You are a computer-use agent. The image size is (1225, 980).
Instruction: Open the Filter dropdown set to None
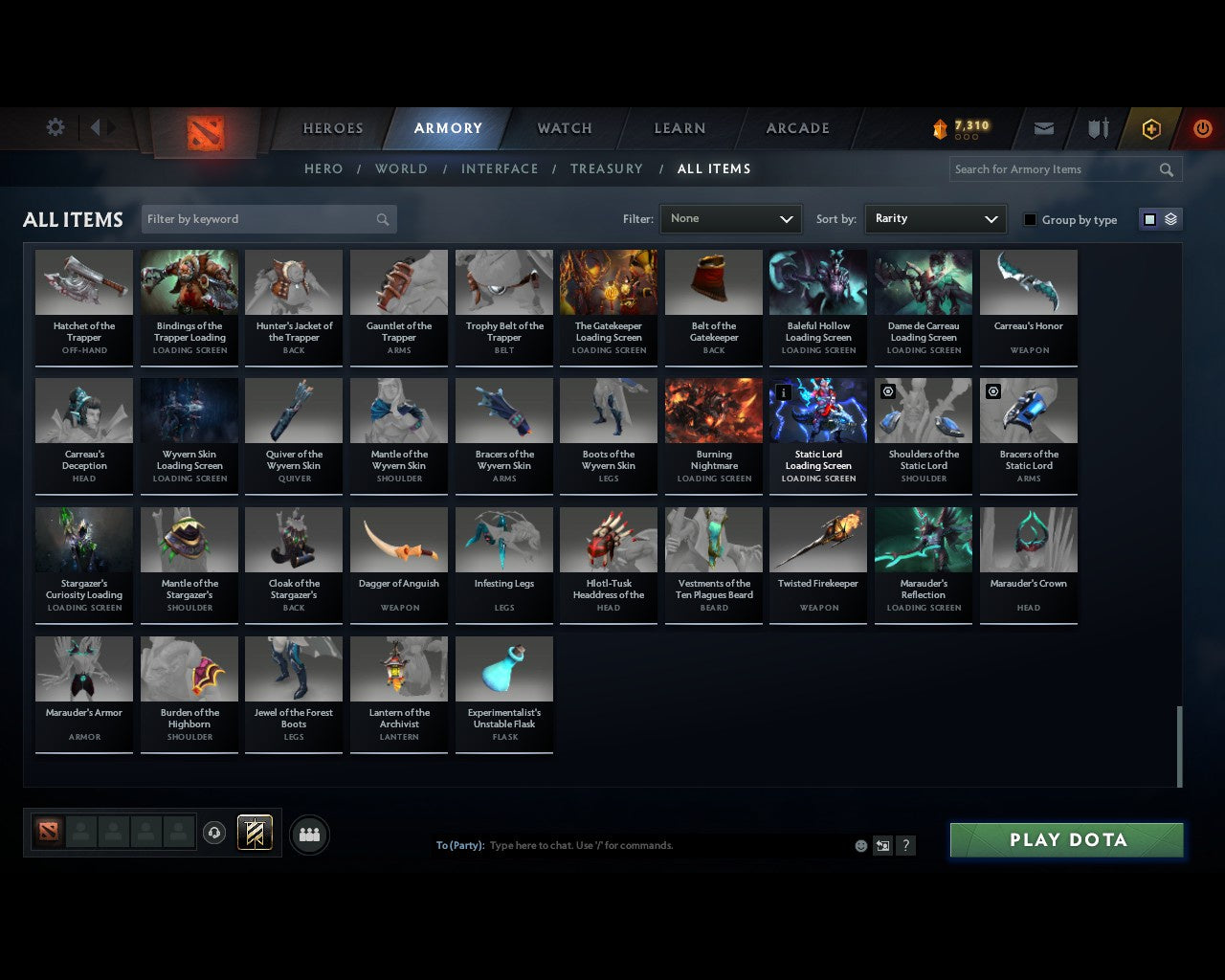730,219
